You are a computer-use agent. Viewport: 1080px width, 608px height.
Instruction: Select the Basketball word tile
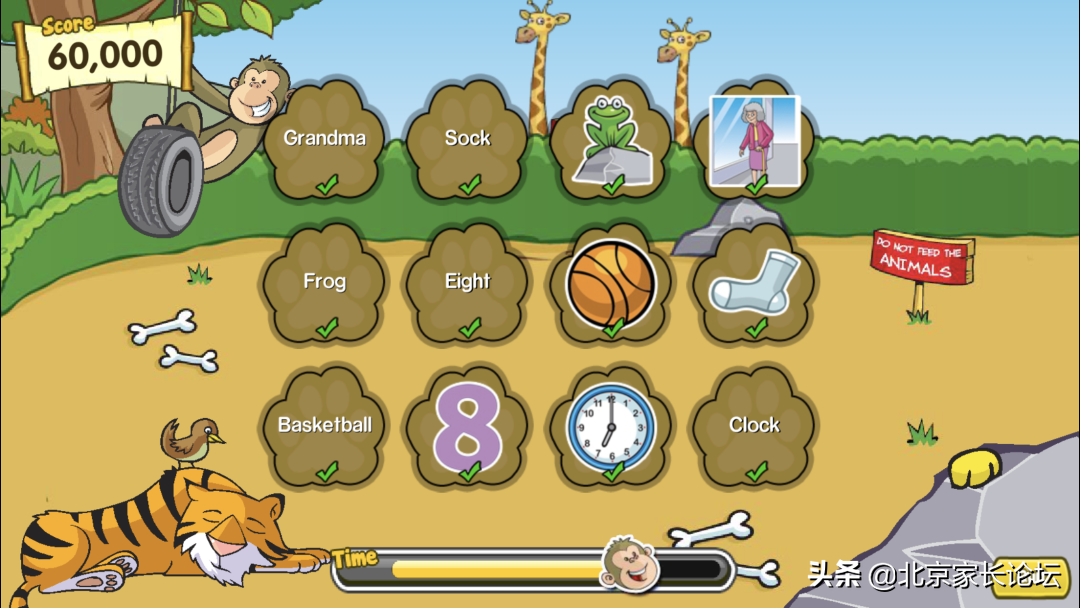click(325, 428)
